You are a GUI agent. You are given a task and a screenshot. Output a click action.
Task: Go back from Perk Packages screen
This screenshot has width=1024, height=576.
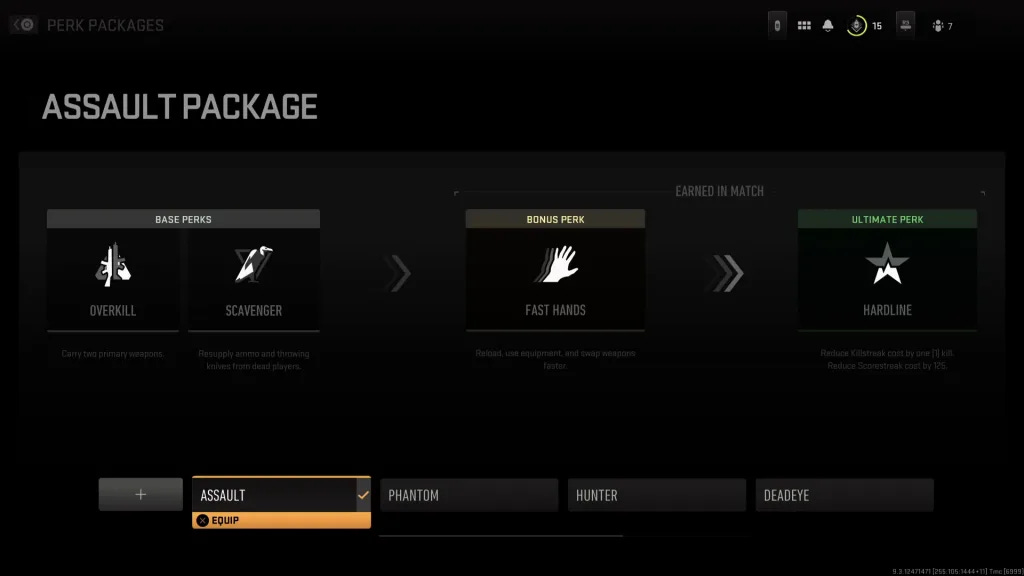tap(24, 25)
